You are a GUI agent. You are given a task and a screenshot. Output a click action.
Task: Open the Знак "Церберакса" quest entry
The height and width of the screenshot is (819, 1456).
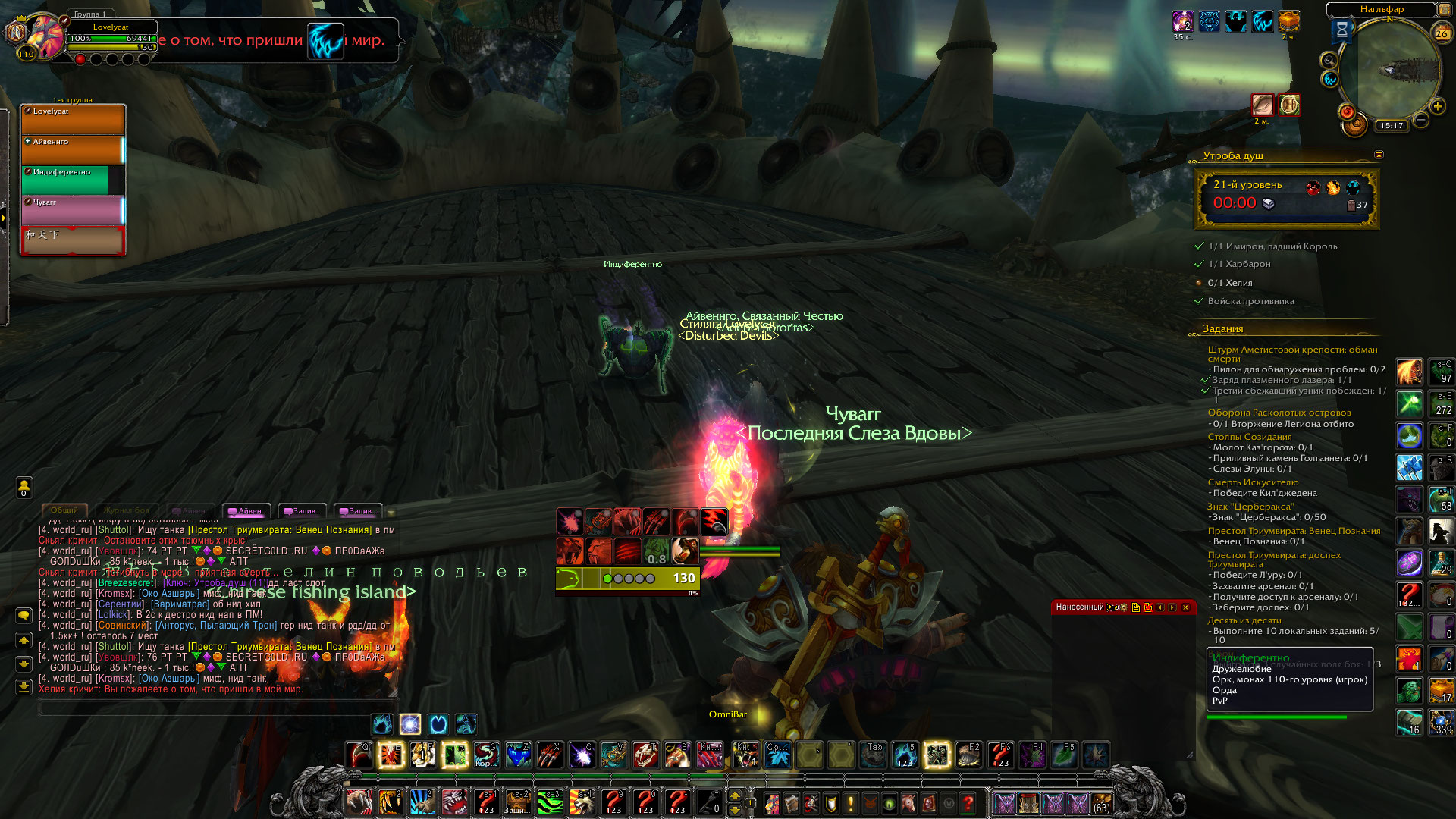[1250, 507]
